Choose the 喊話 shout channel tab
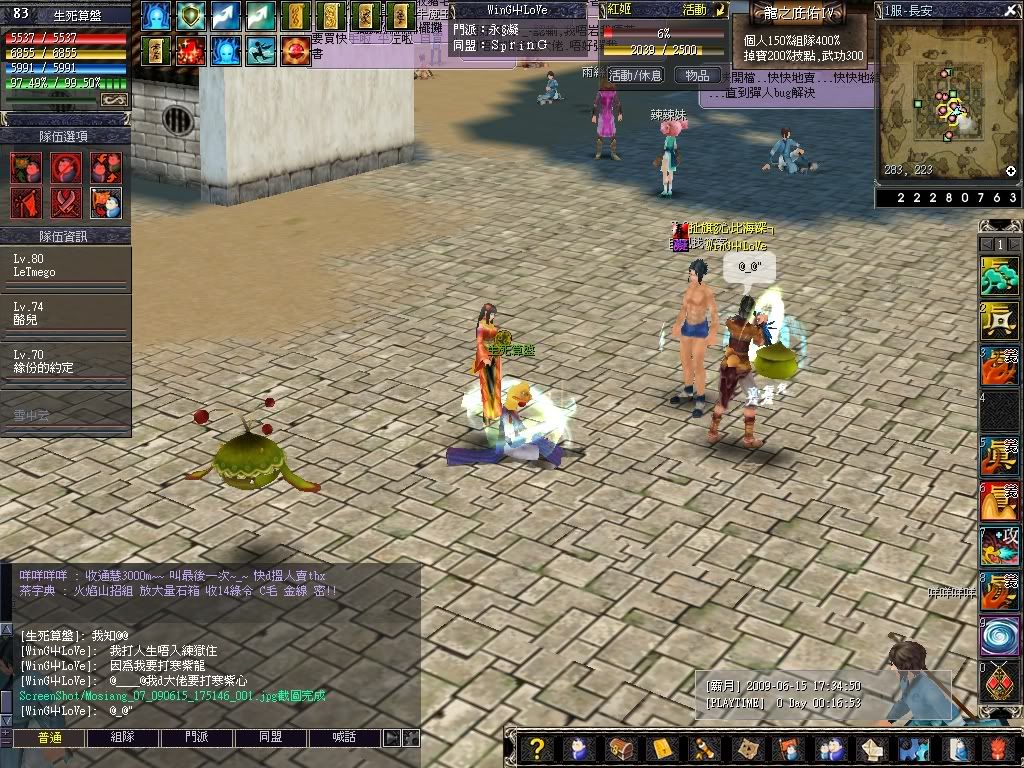1024x768 pixels. tap(343, 737)
